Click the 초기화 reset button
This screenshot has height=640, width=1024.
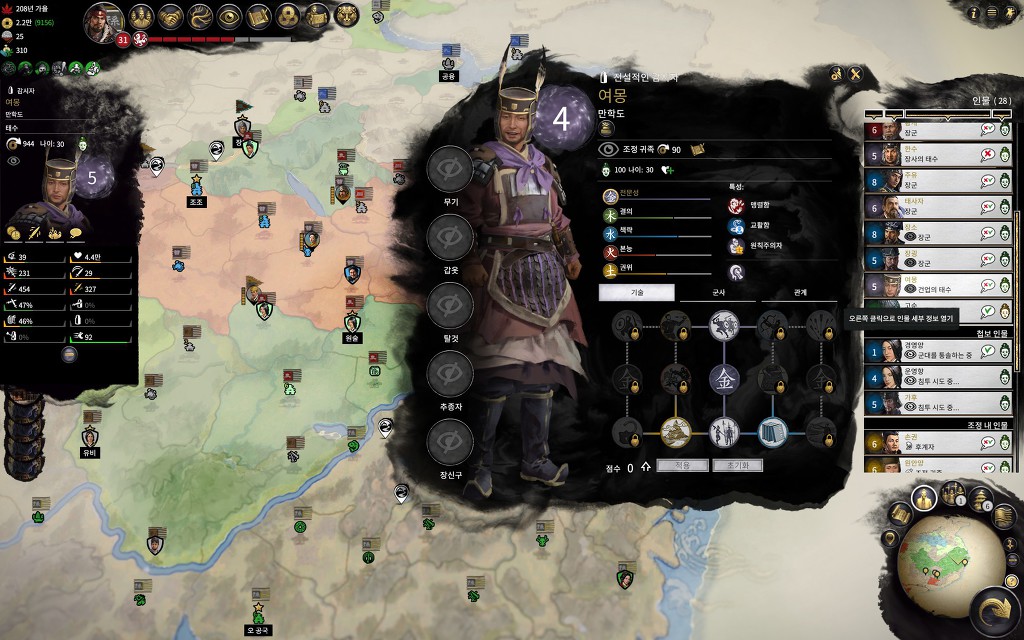738,466
